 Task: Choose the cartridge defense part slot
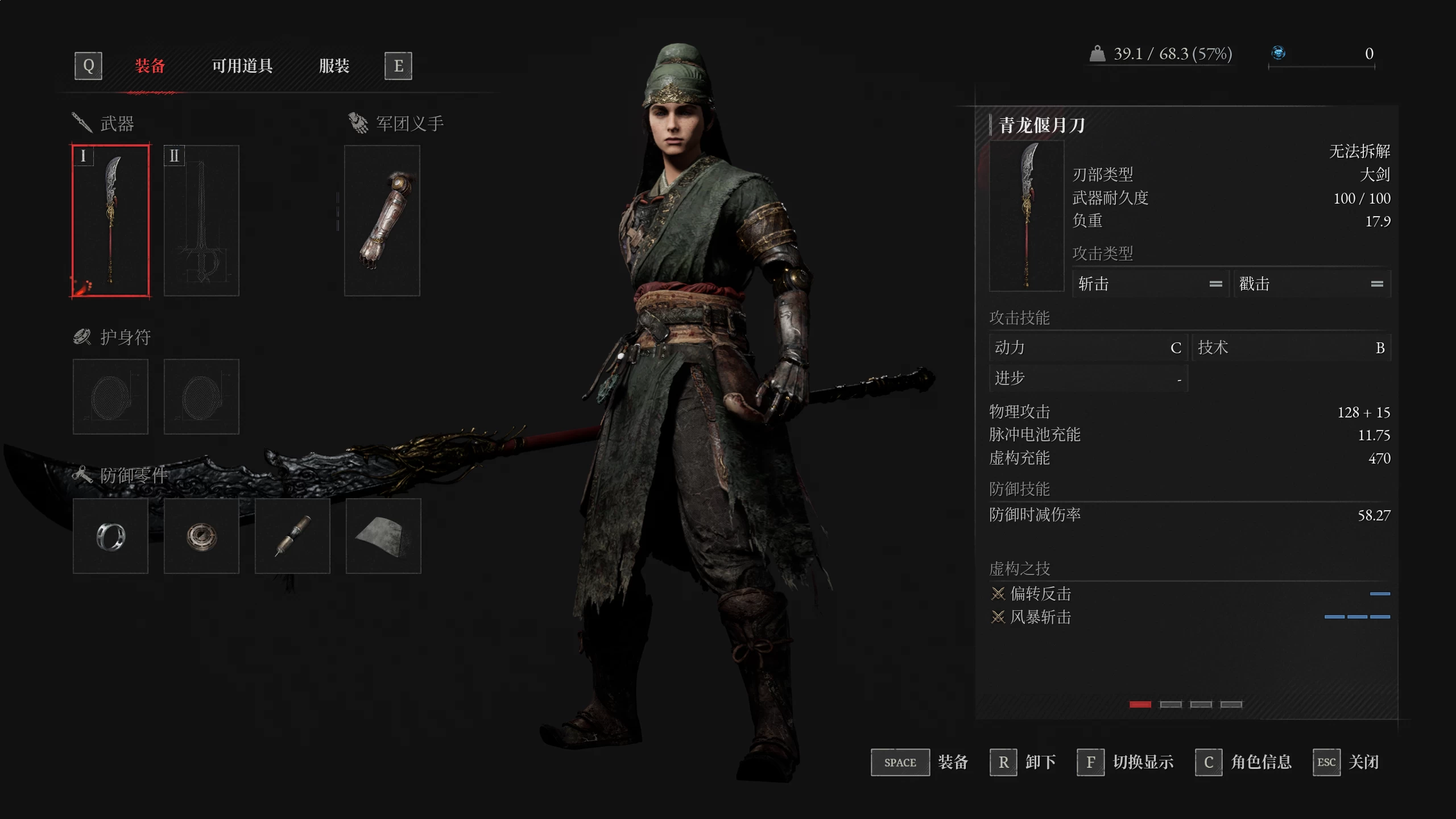click(292, 536)
